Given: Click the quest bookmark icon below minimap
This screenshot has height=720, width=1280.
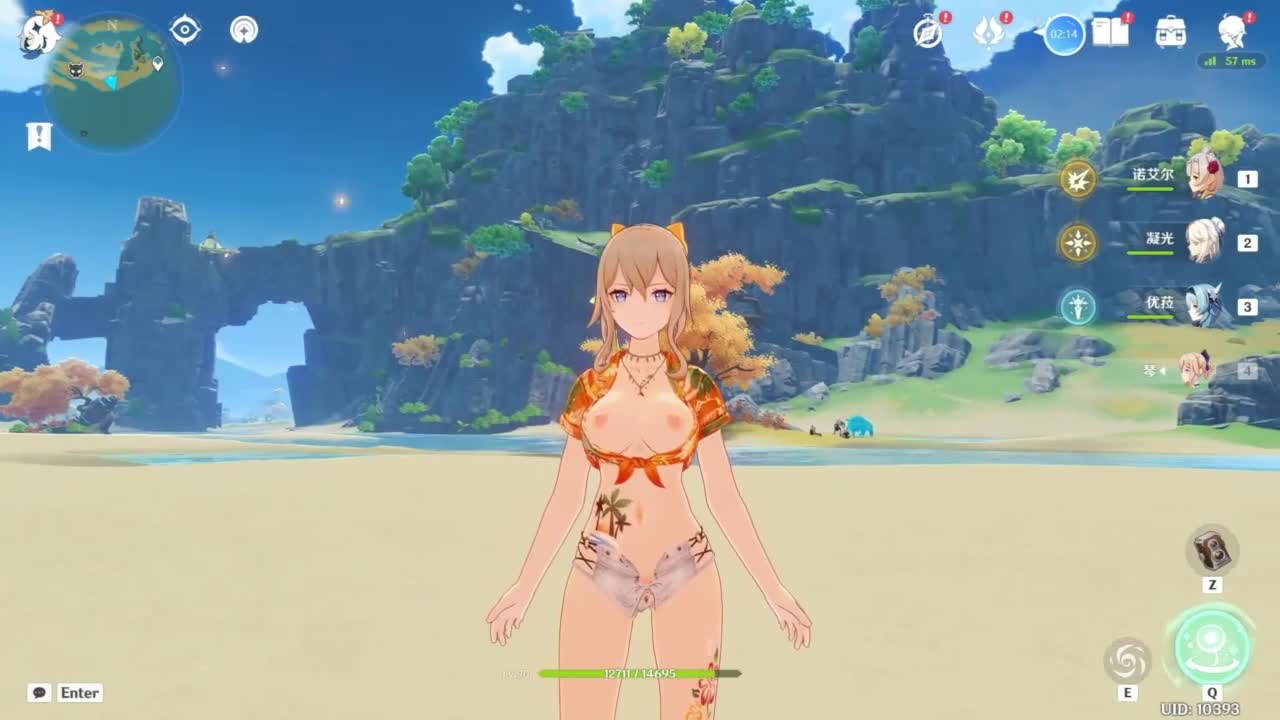Looking at the screenshot, I should point(39,136).
